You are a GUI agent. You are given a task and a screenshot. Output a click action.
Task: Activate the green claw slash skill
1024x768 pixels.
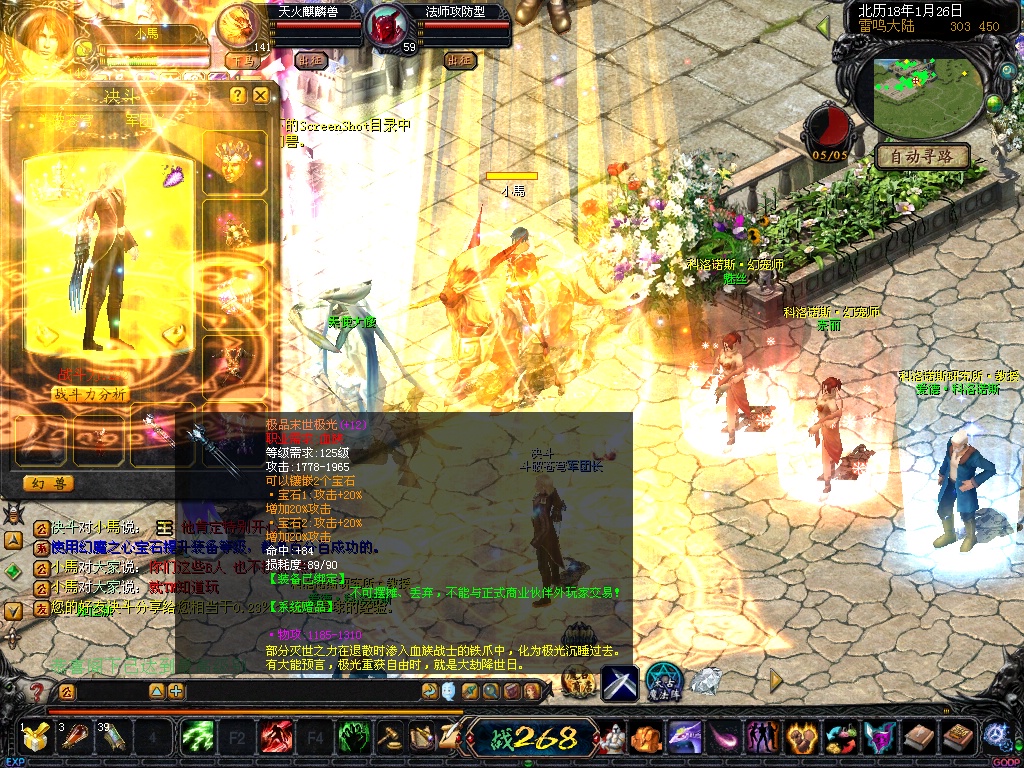click(198, 738)
